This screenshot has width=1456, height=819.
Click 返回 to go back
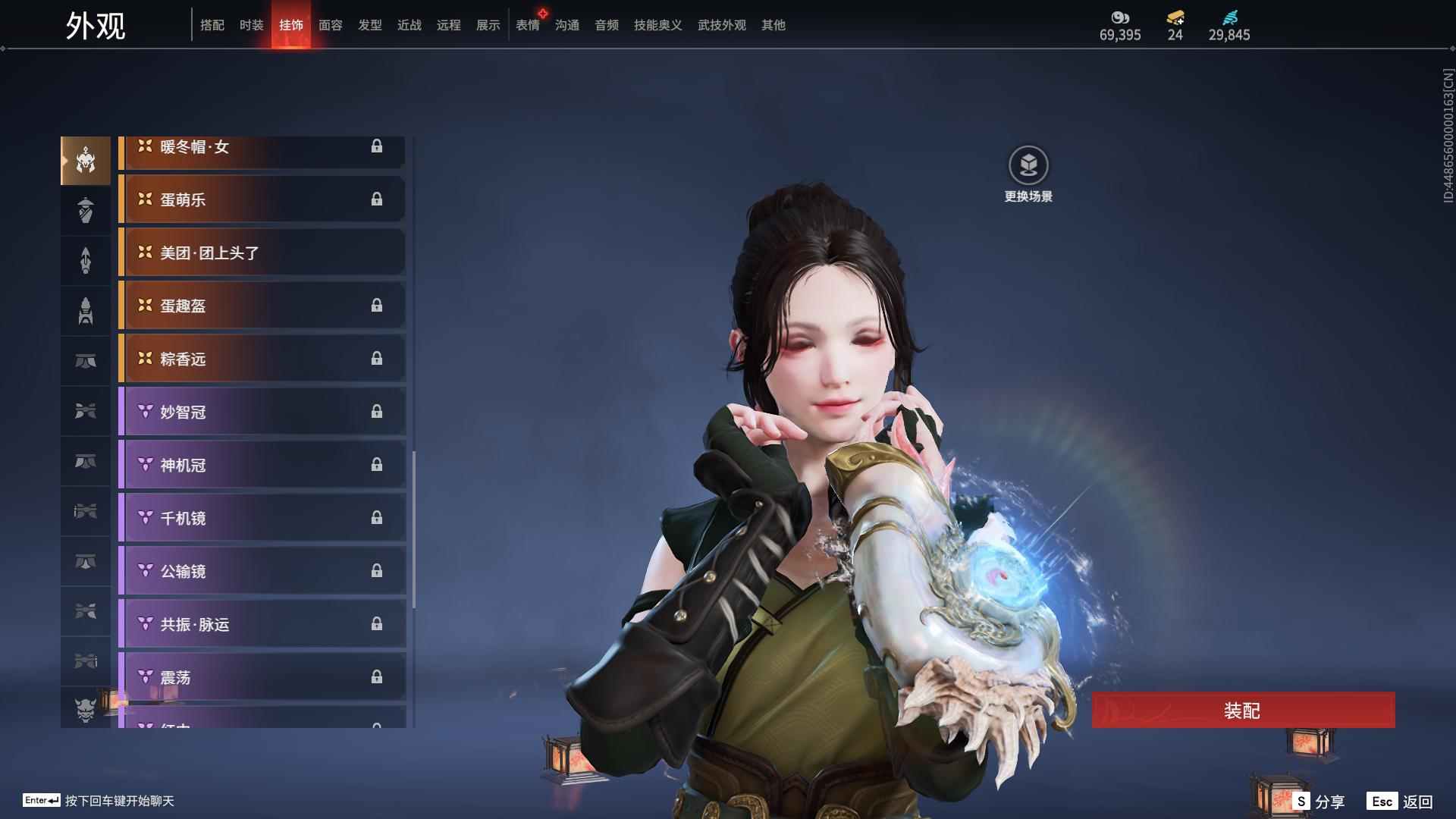point(1400,801)
